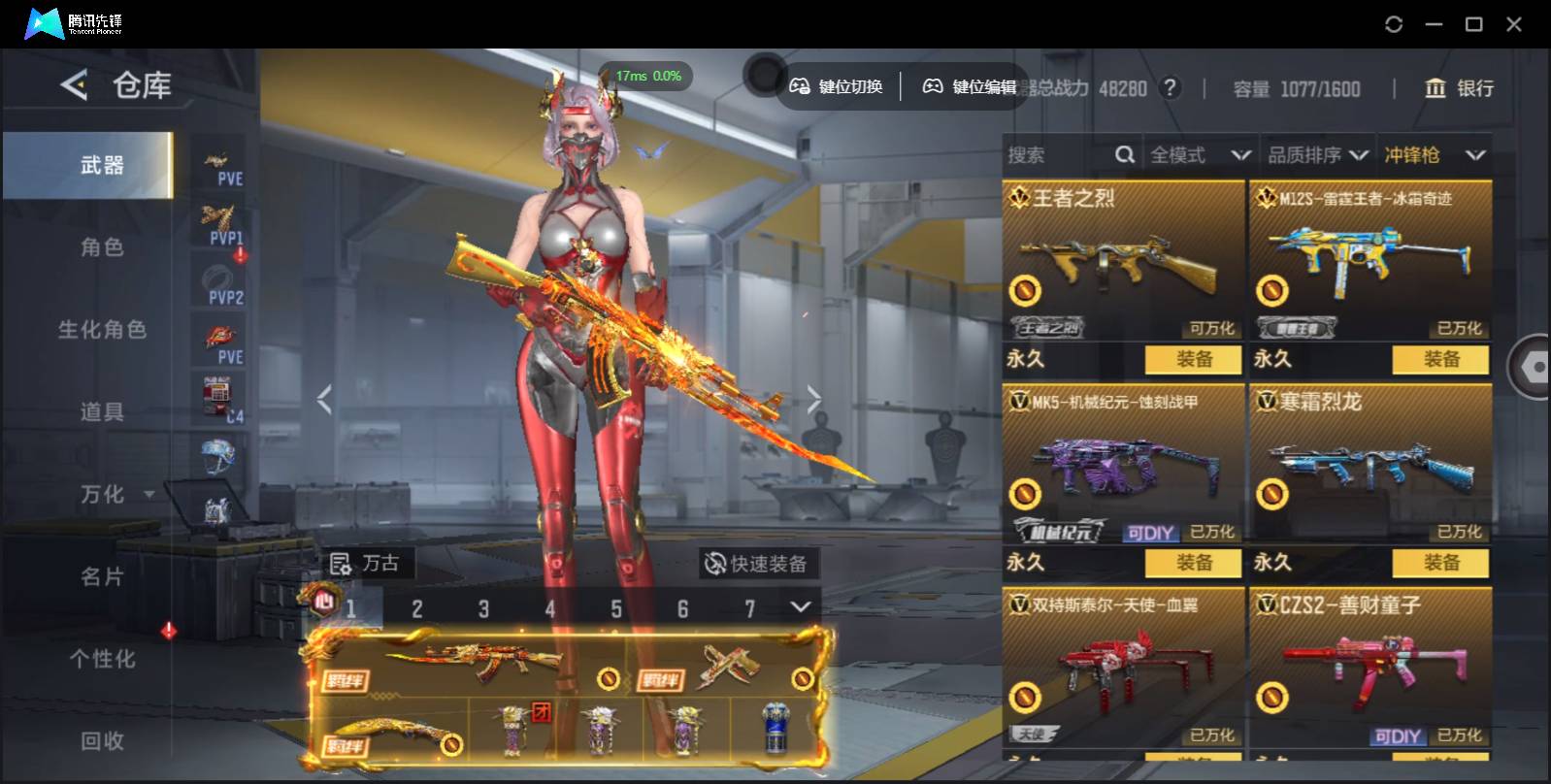Equip the 王者之烈 submachine gun
The width and height of the screenshot is (1551, 784).
pos(1193,360)
